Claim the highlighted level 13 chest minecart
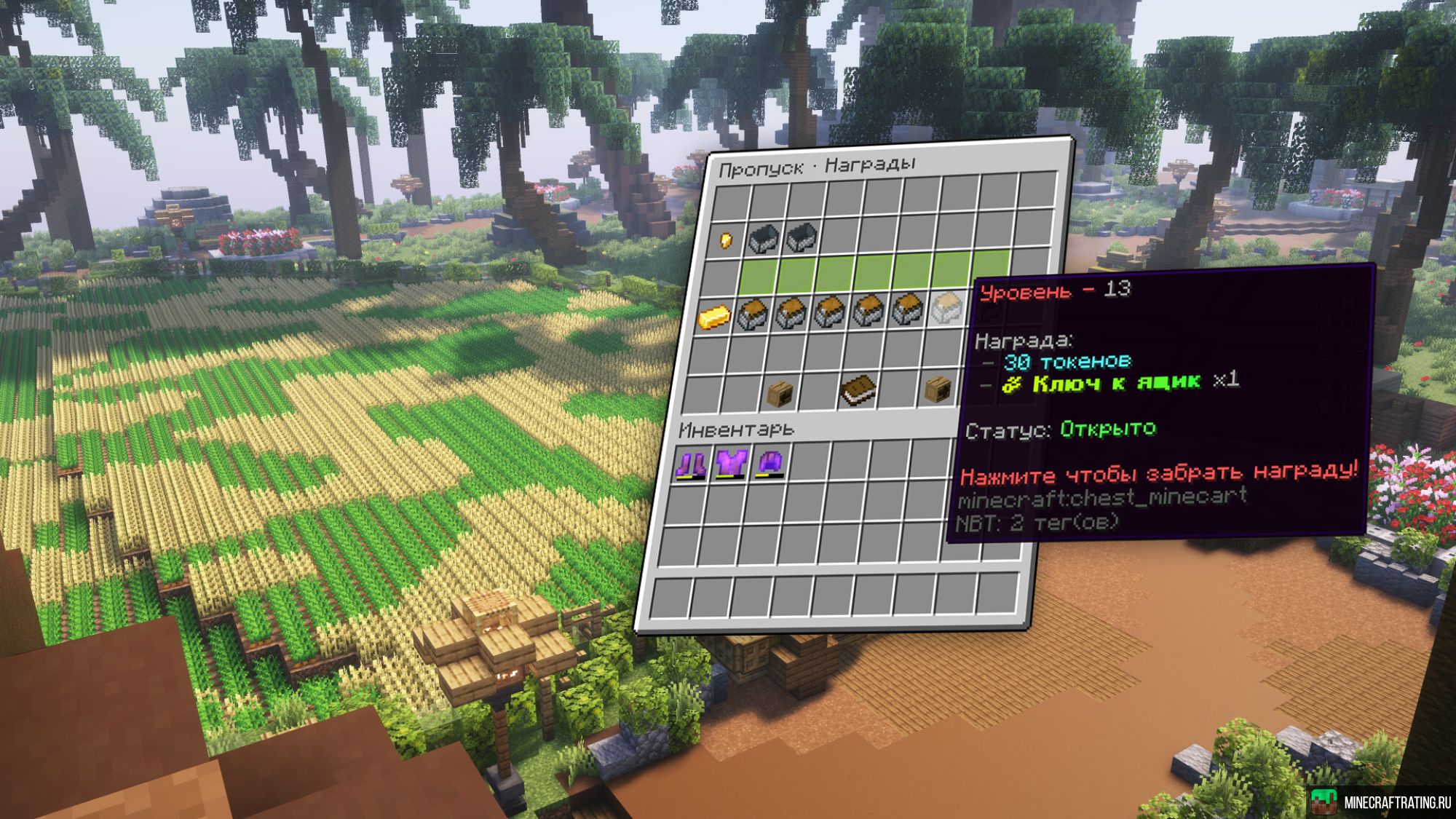The image size is (1456, 819). pos(947,309)
